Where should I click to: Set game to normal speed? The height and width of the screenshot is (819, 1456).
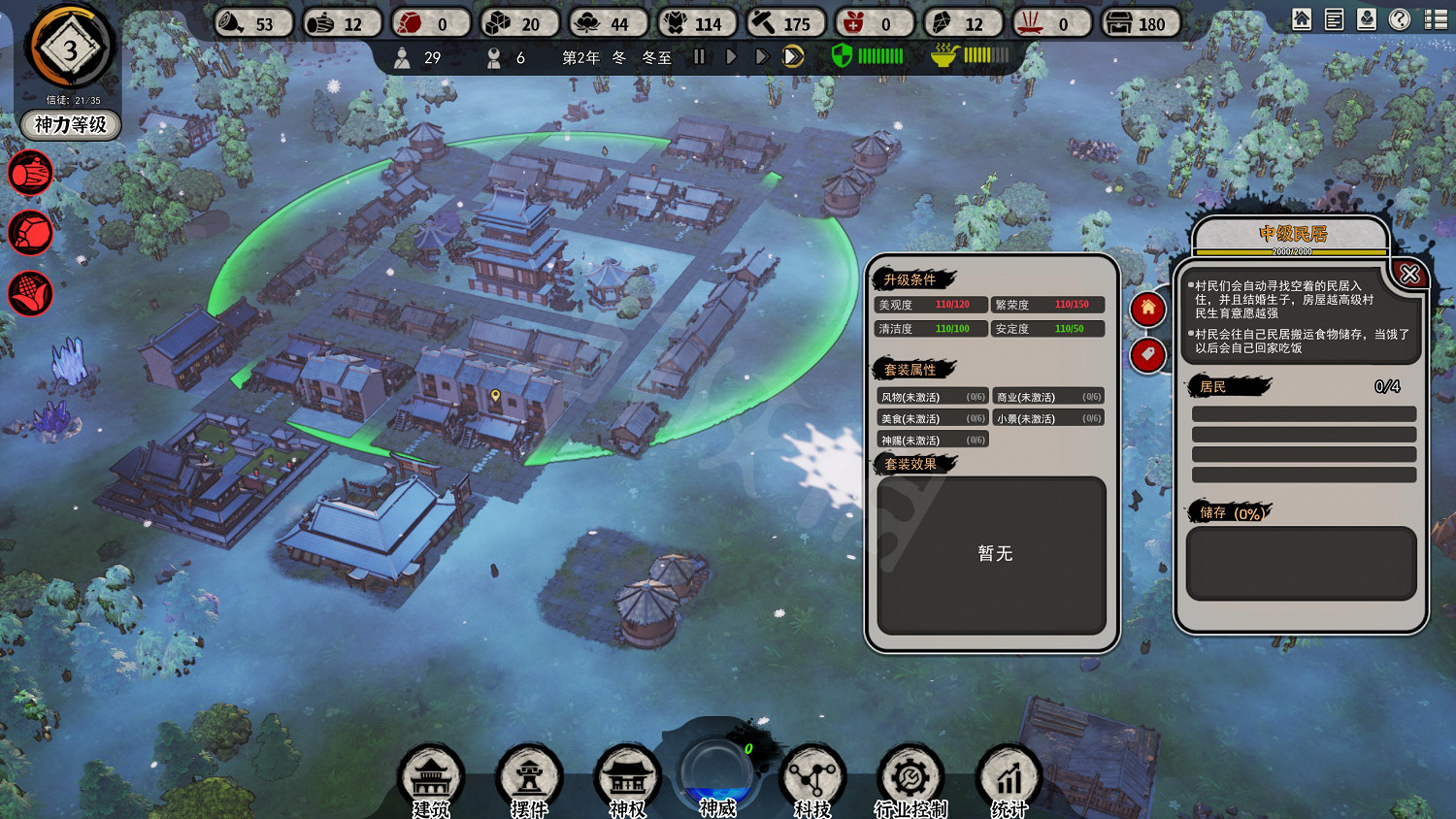point(731,57)
